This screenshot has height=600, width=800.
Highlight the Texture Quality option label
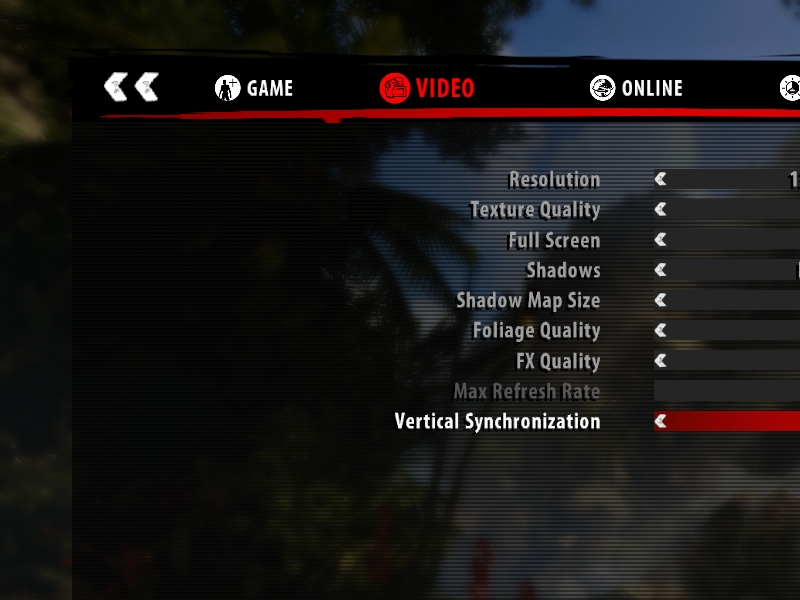[535, 210]
